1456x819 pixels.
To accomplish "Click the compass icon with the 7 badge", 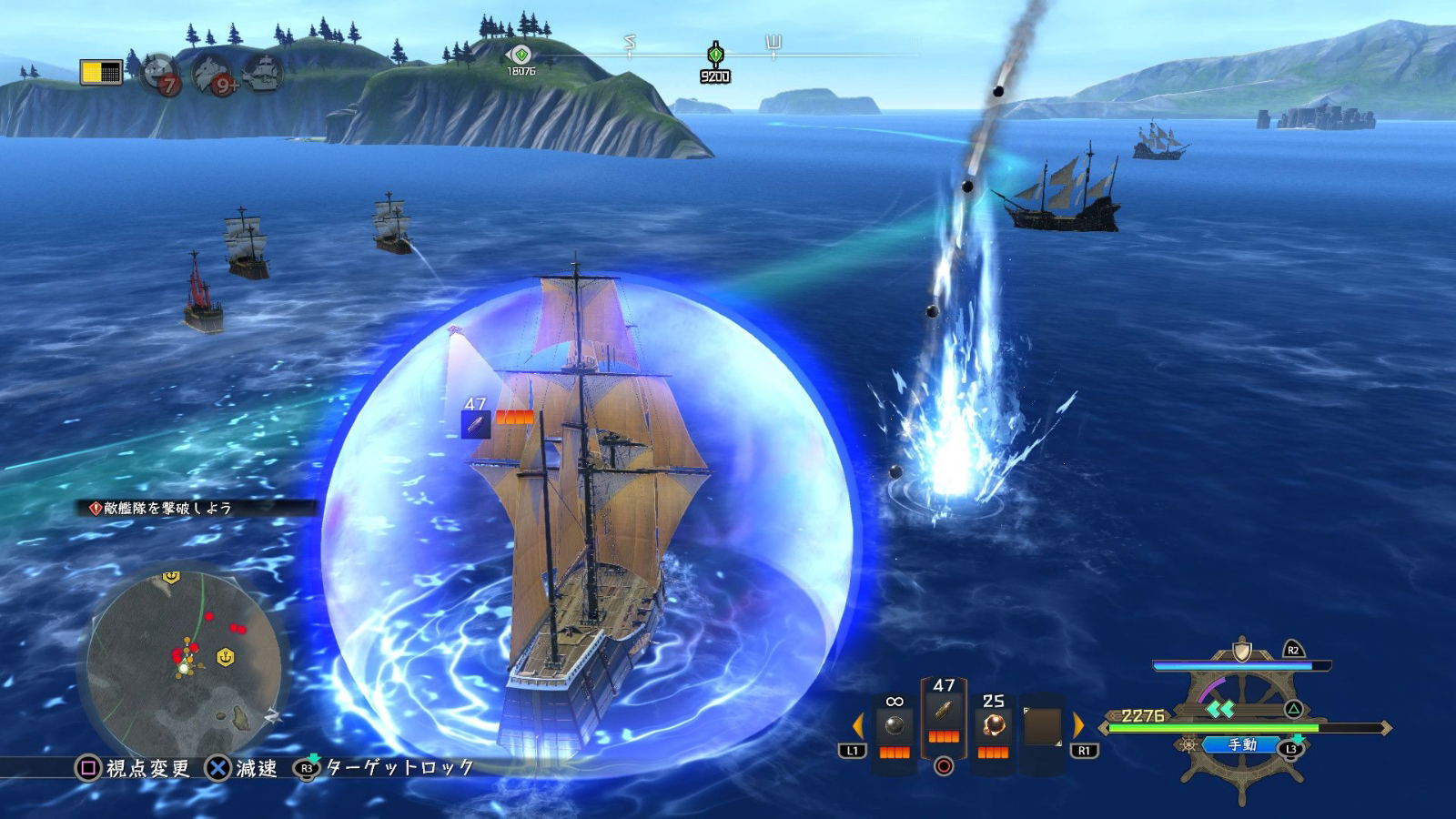I will coord(159,73).
